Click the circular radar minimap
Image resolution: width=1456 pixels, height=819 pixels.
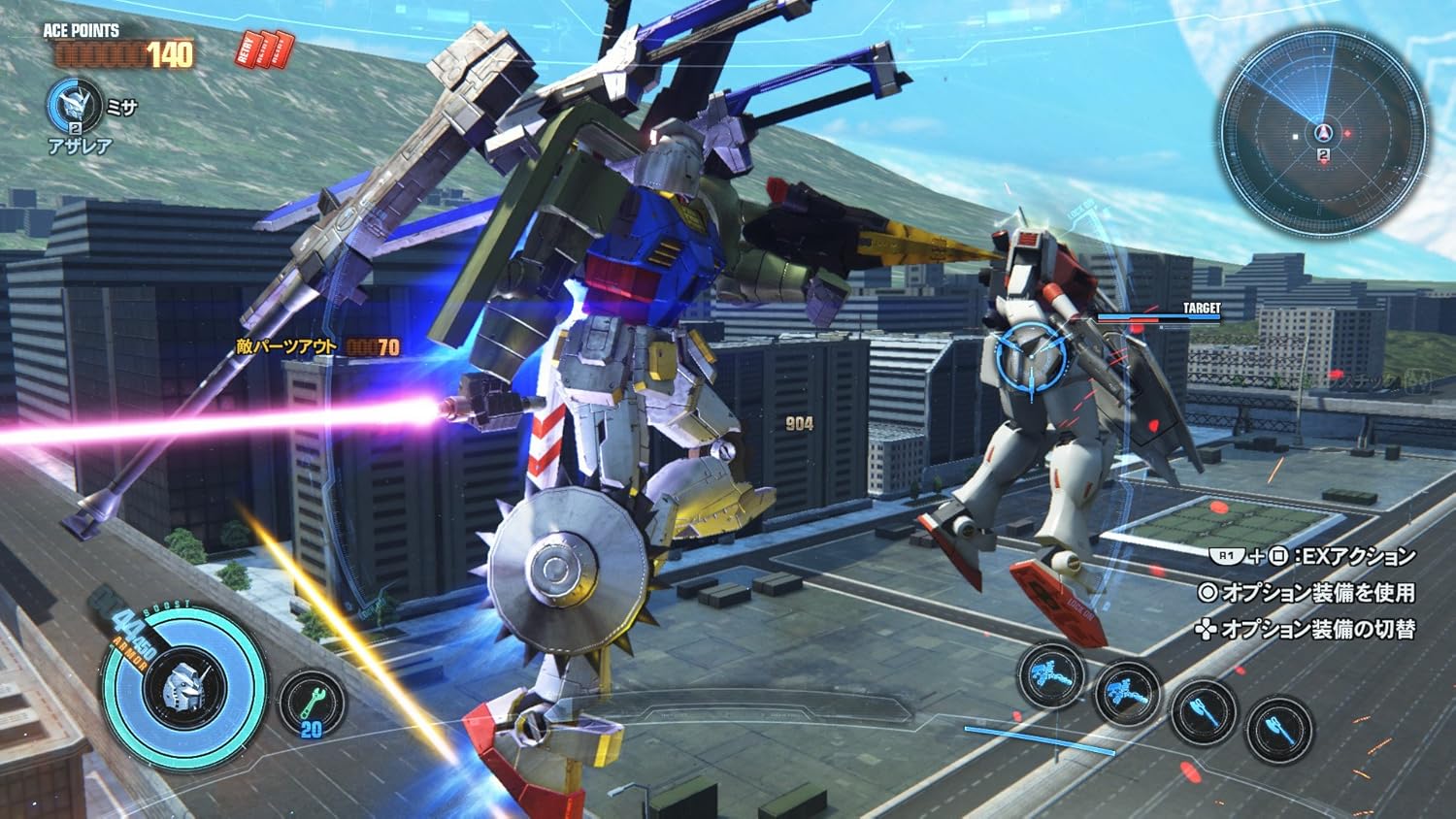[x=1323, y=134]
